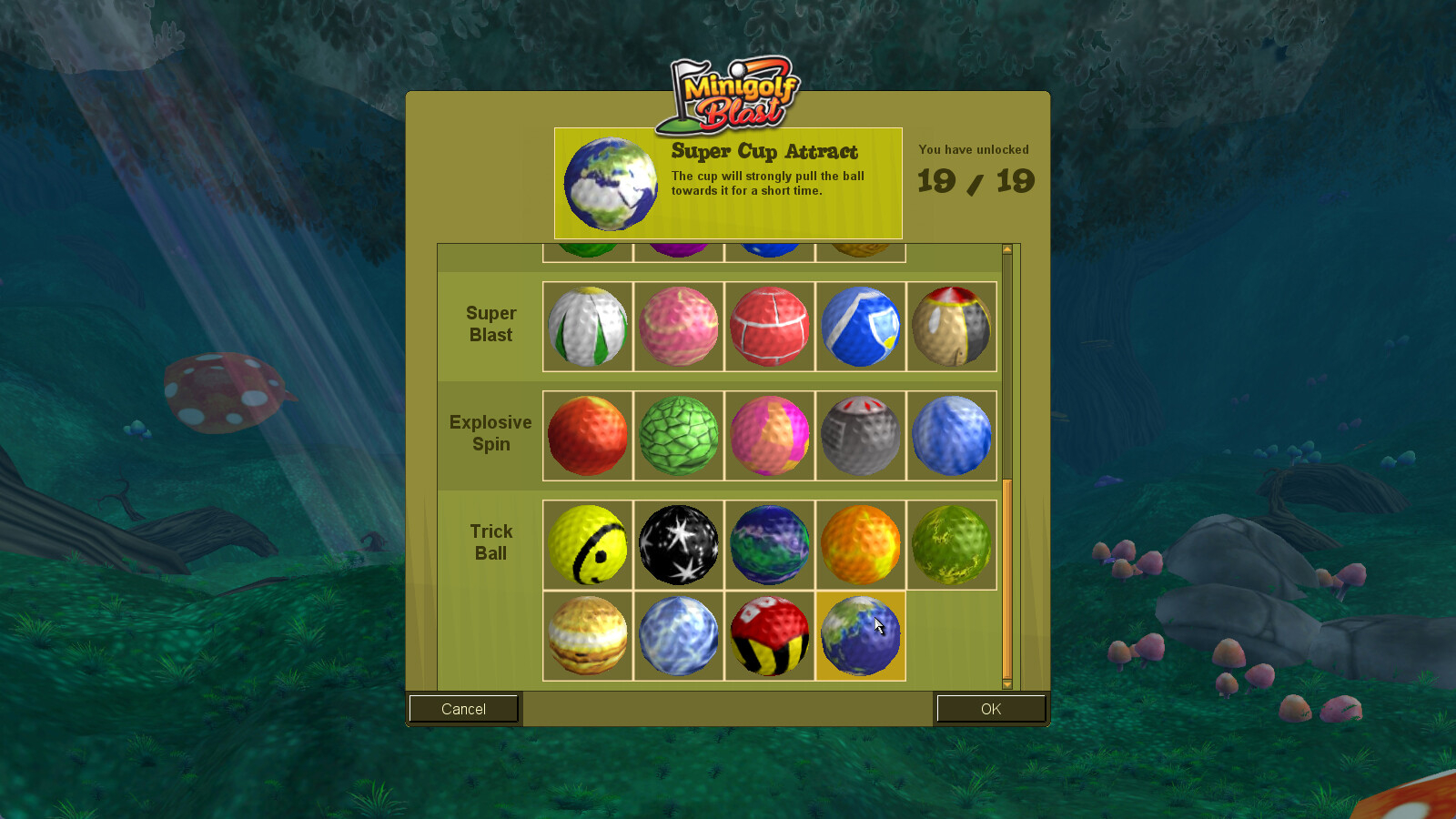This screenshot has height=819, width=1456.
Task: Pick the green dragon-scale Explosive Spin ball
Action: (x=678, y=435)
